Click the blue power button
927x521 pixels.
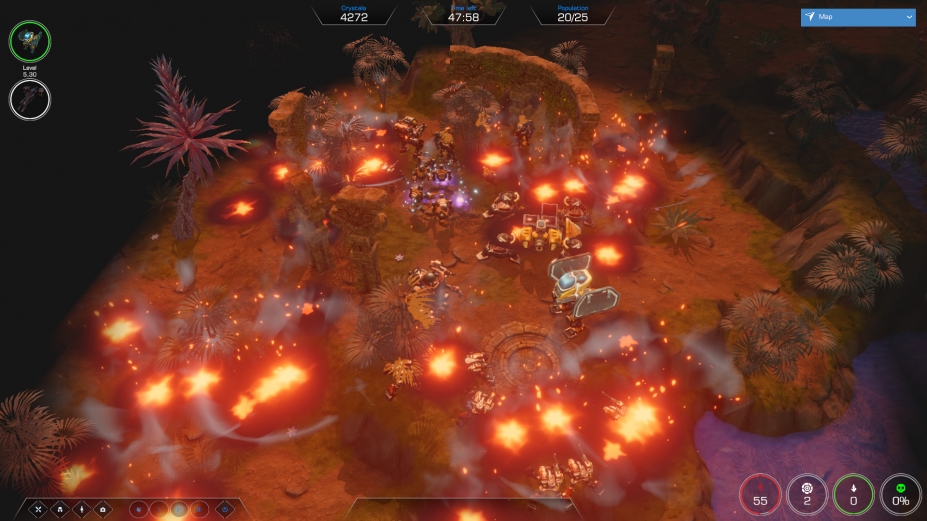(223, 510)
